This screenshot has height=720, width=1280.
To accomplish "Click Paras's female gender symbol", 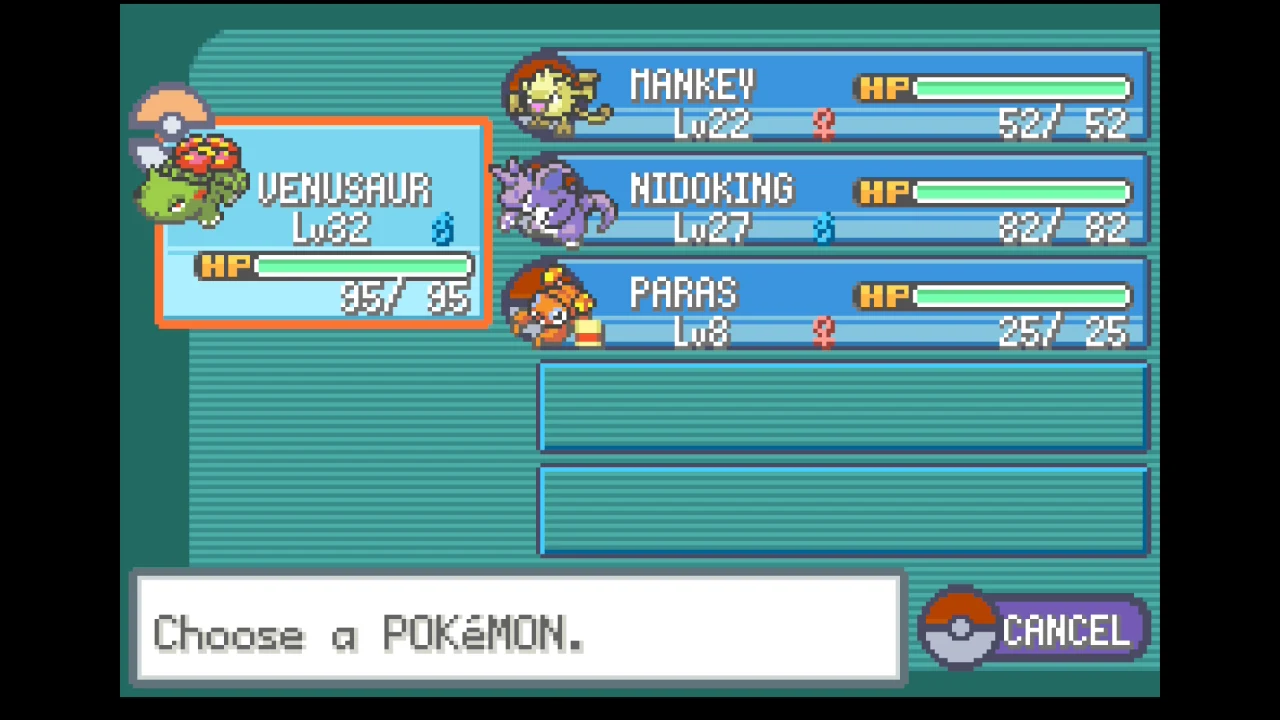I will click(x=822, y=332).
